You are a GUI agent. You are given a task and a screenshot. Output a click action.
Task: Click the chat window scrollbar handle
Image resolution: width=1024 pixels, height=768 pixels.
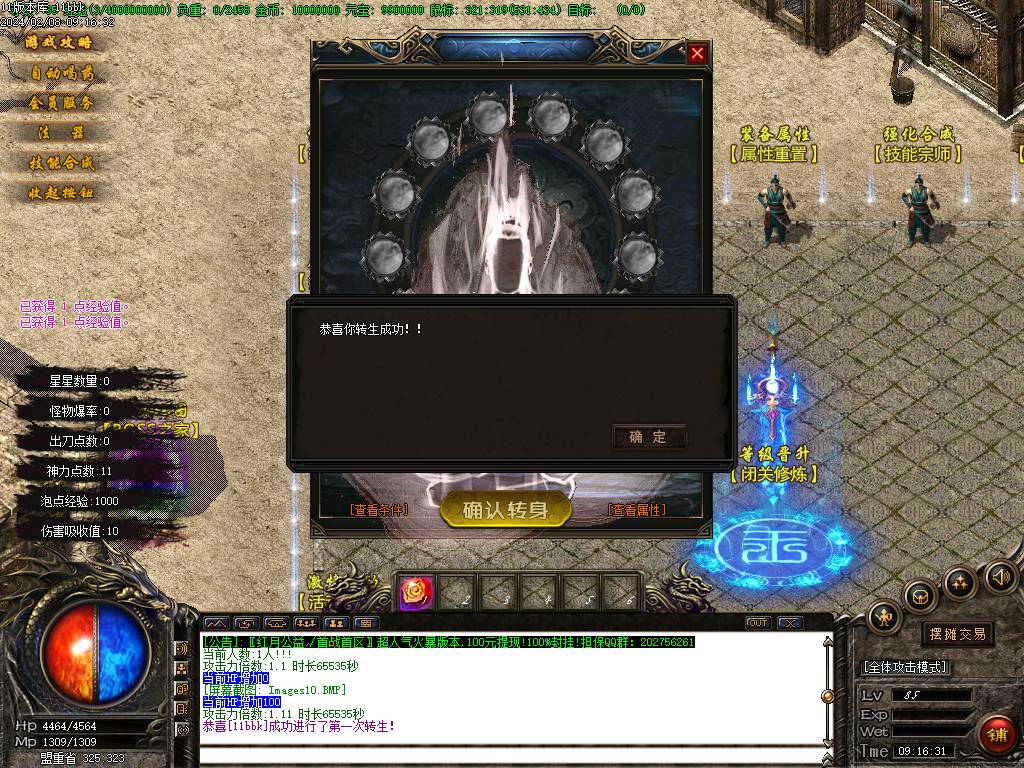827,696
